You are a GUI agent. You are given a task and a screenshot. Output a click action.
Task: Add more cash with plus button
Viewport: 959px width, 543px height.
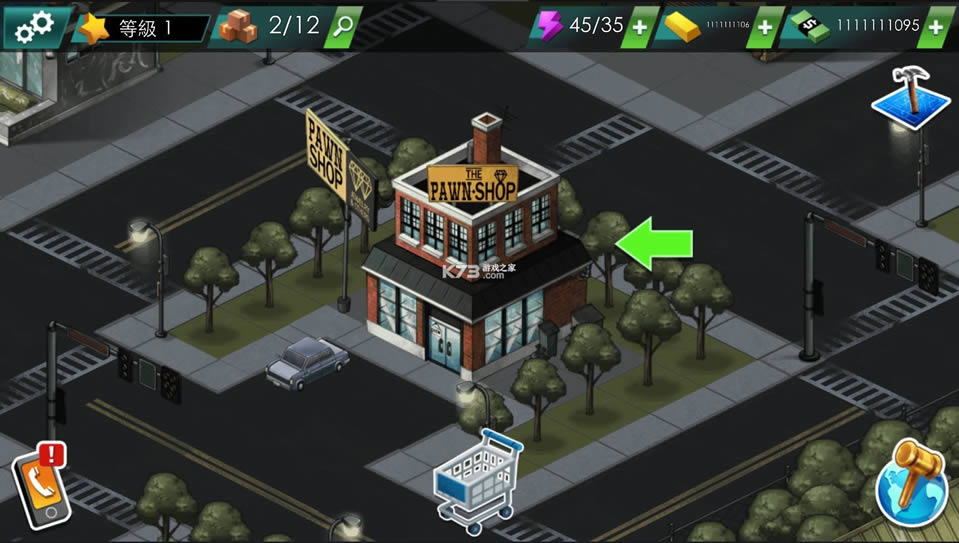pyautogui.click(x=936, y=27)
